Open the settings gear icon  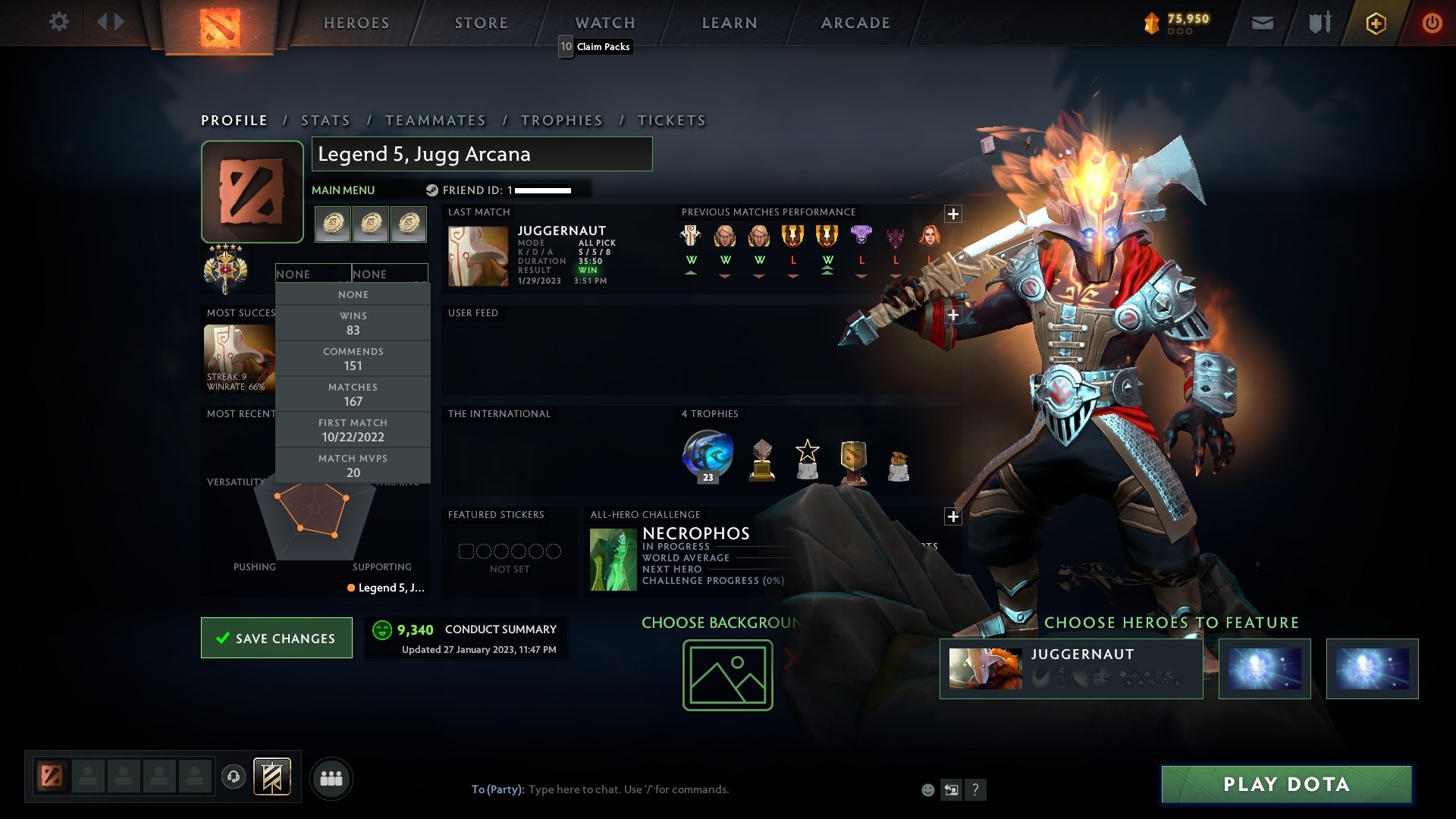(x=59, y=22)
